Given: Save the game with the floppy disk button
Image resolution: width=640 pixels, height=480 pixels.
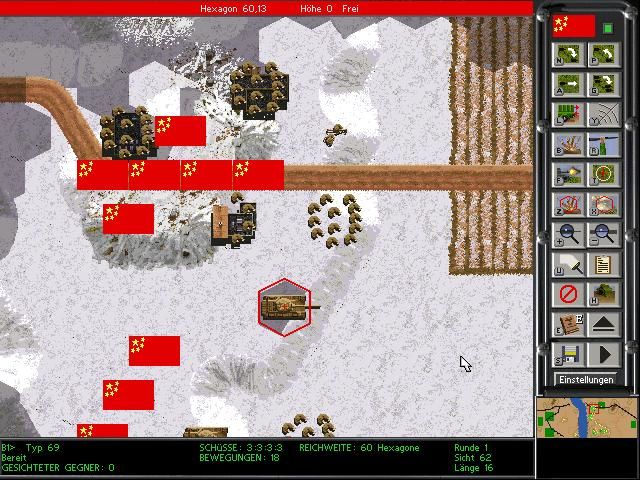Looking at the screenshot, I should (568, 355).
